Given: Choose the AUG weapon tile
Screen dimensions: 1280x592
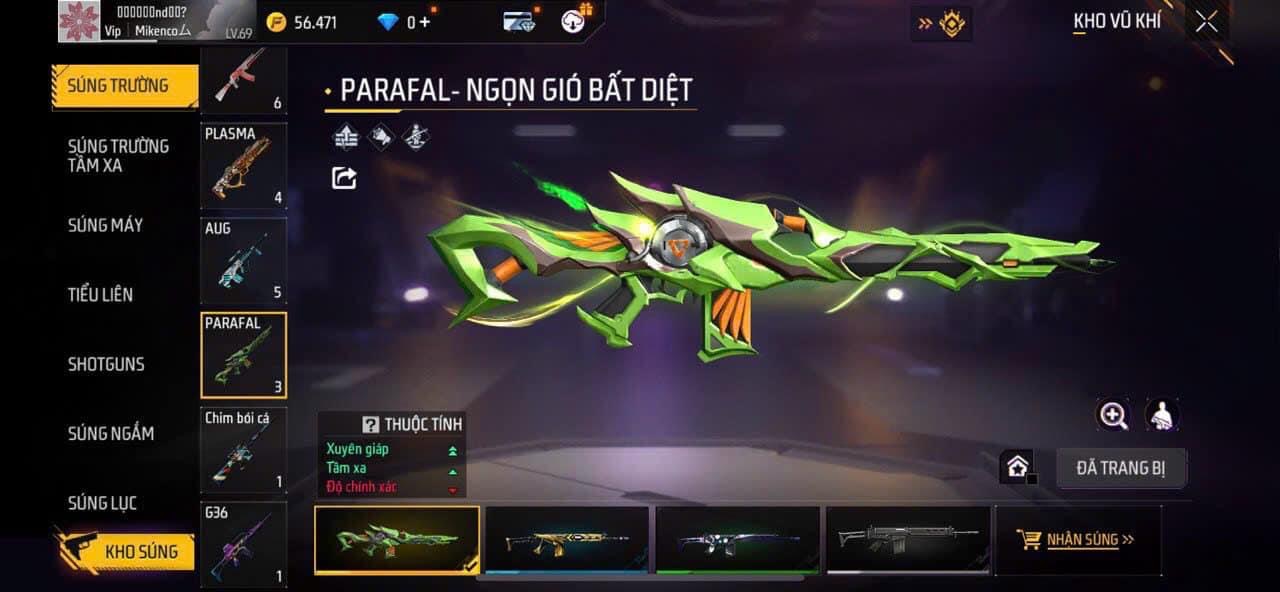Looking at the screenshot, I should pos(243,260).
